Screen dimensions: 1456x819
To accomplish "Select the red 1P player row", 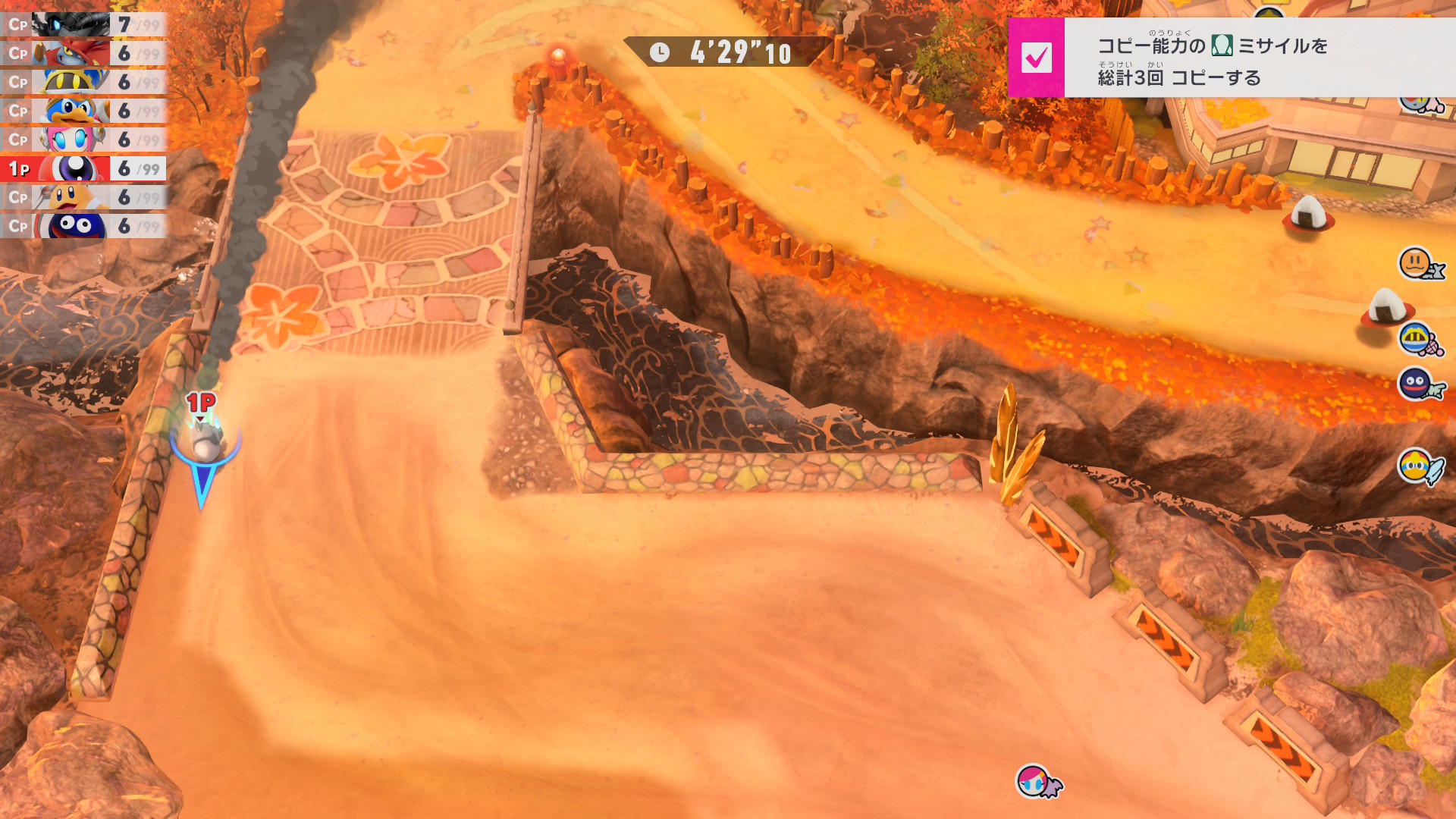I will [83, 168].
